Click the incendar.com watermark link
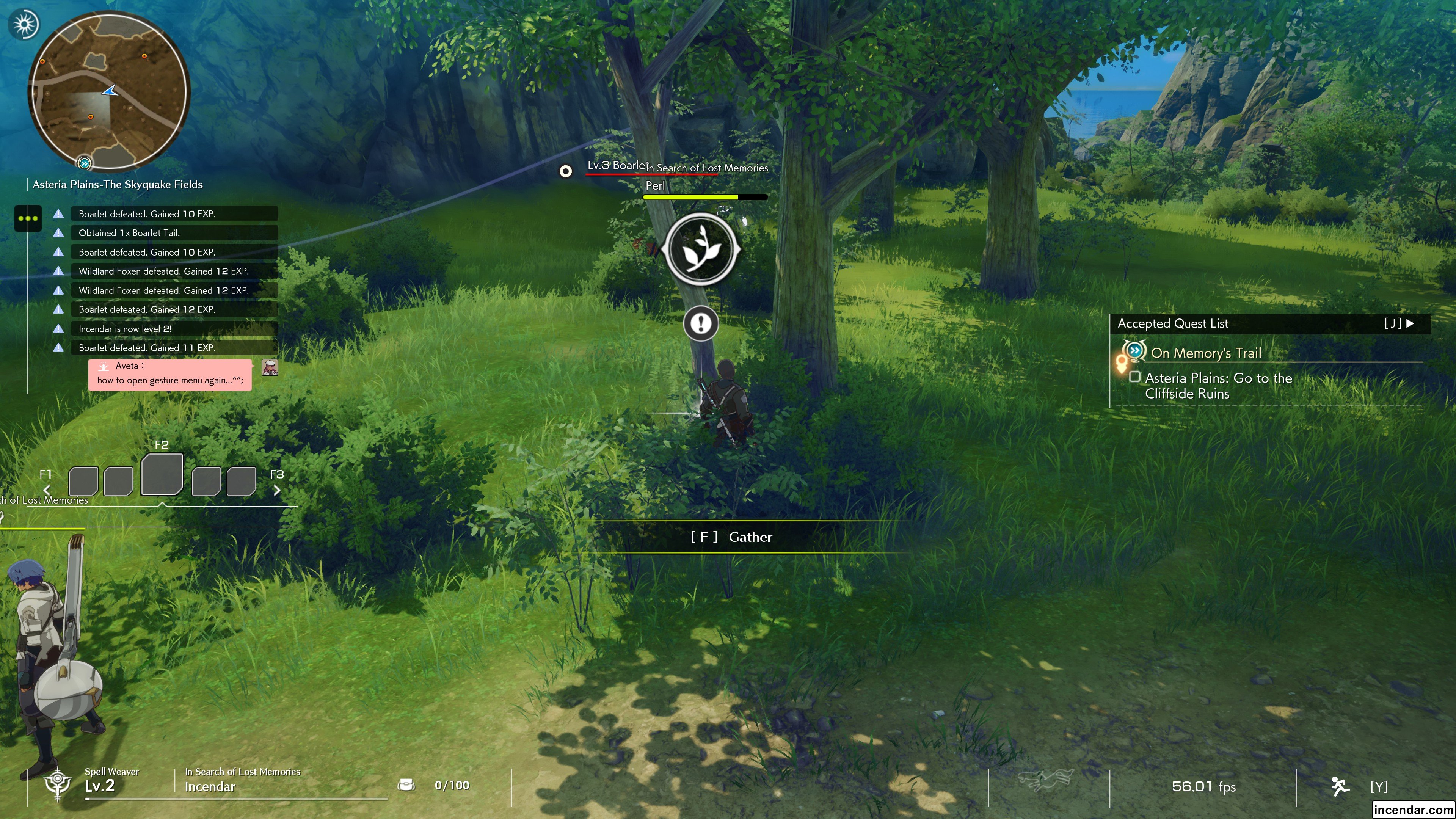Image resolution: width=1456 pixels, height=819 pixels. 1412,810
